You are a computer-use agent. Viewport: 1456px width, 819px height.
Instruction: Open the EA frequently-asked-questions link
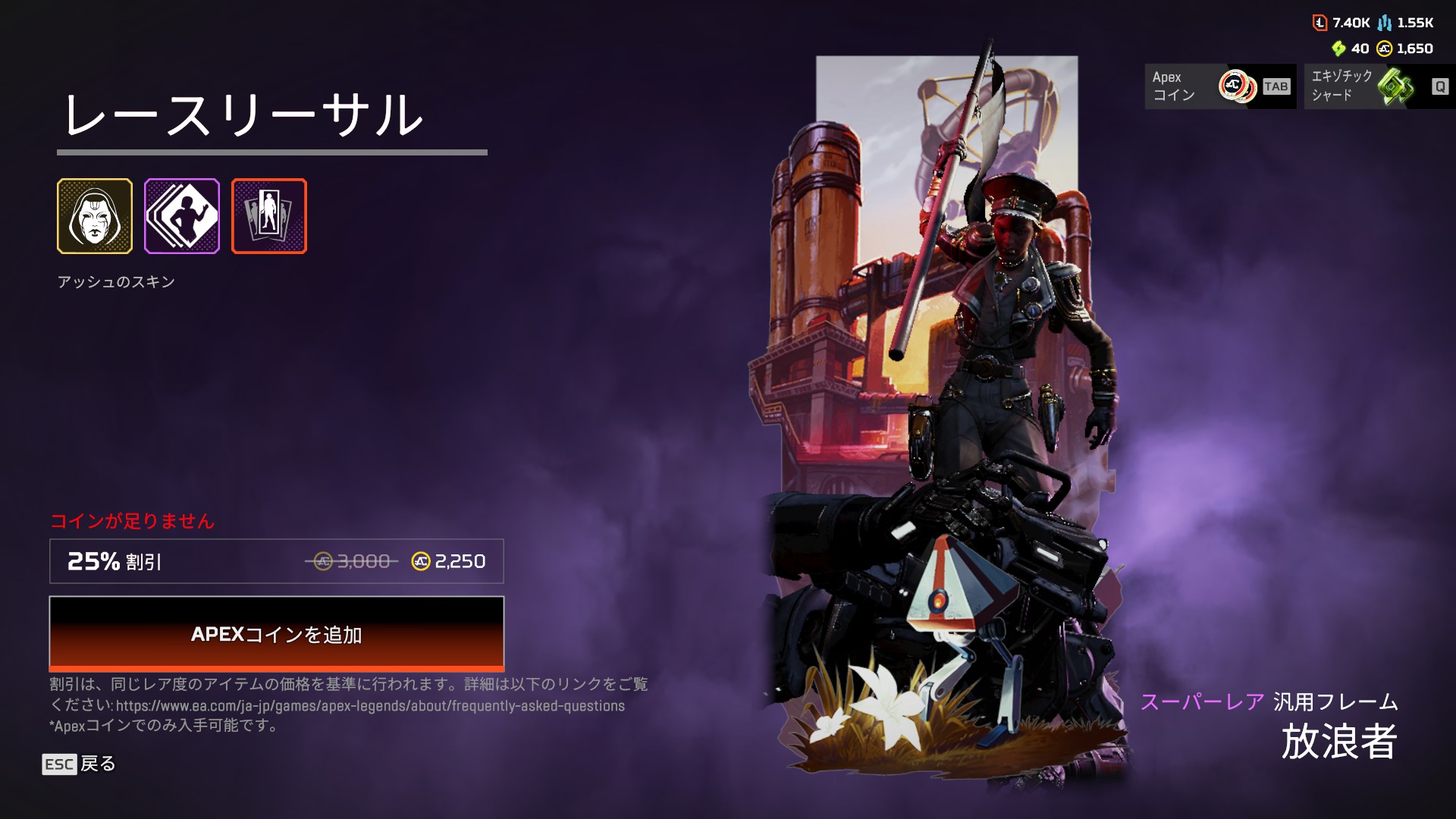click(370, 706)
